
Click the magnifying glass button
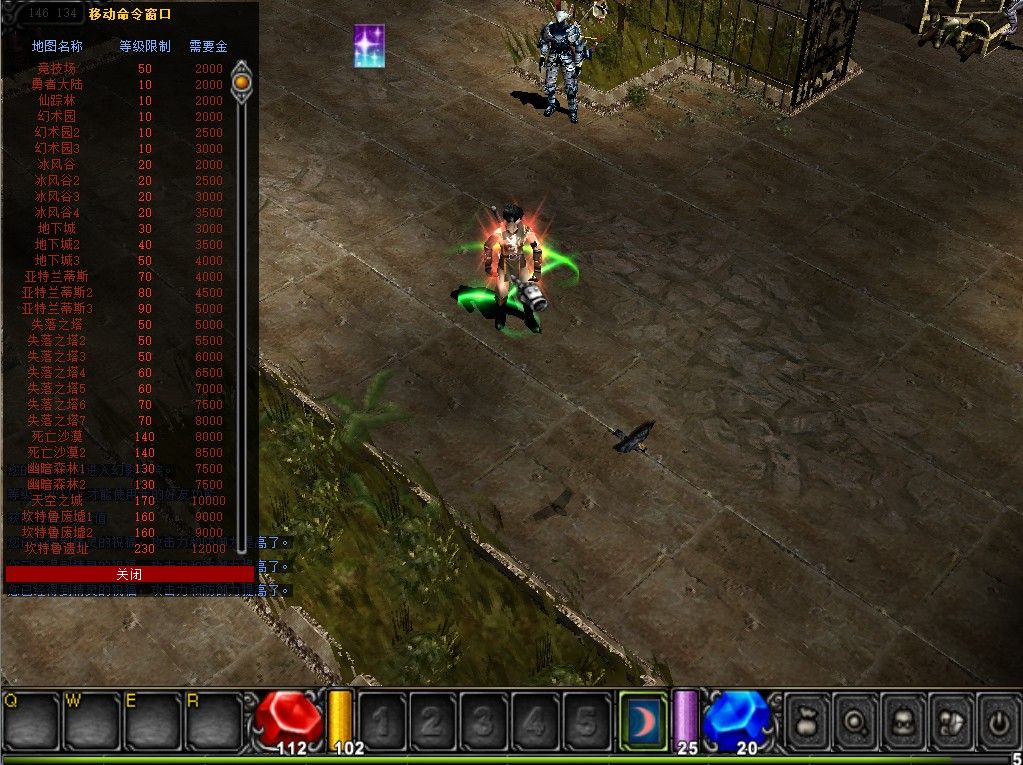click(x=857, y=719)
